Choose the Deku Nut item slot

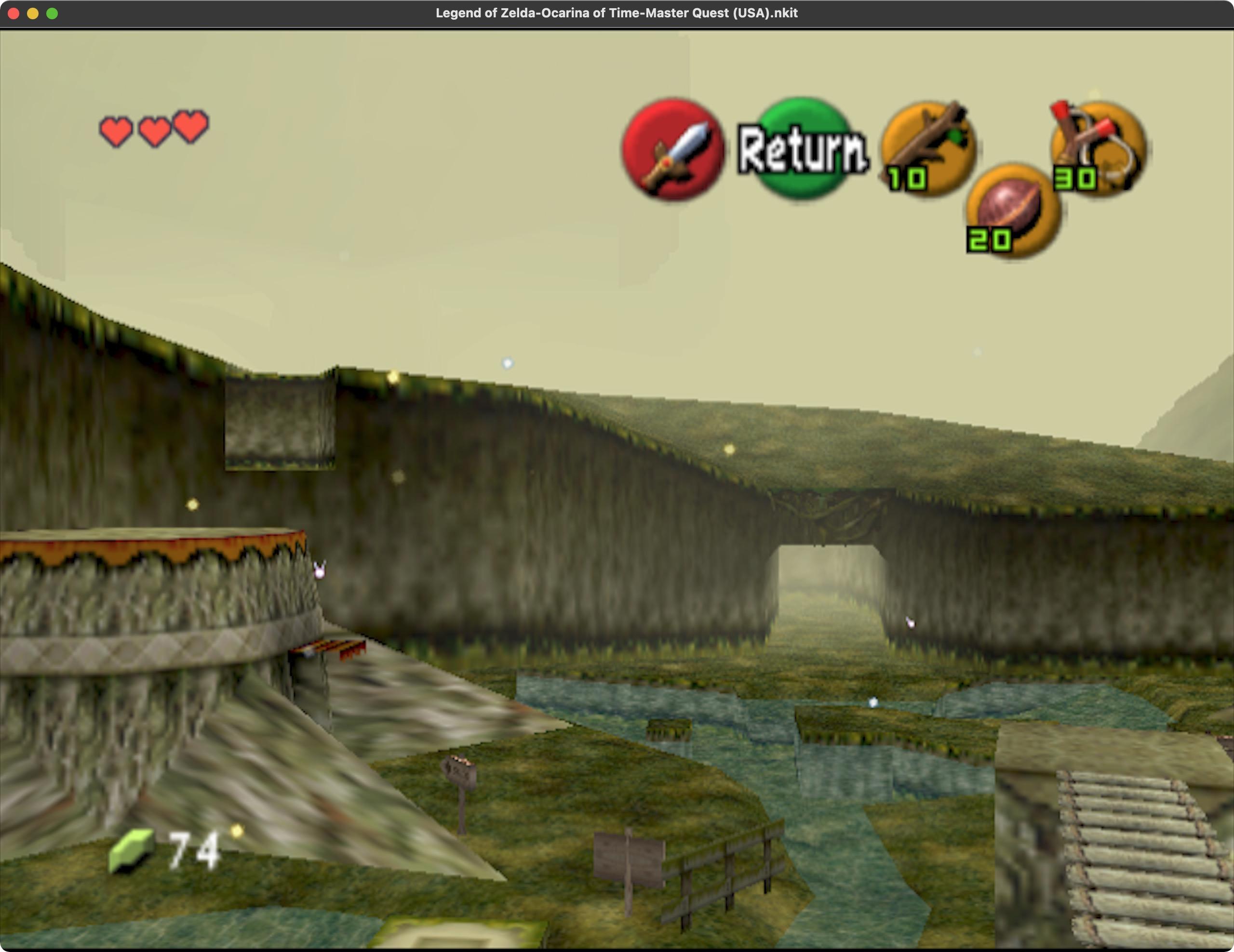click(x=1013, y=210)
